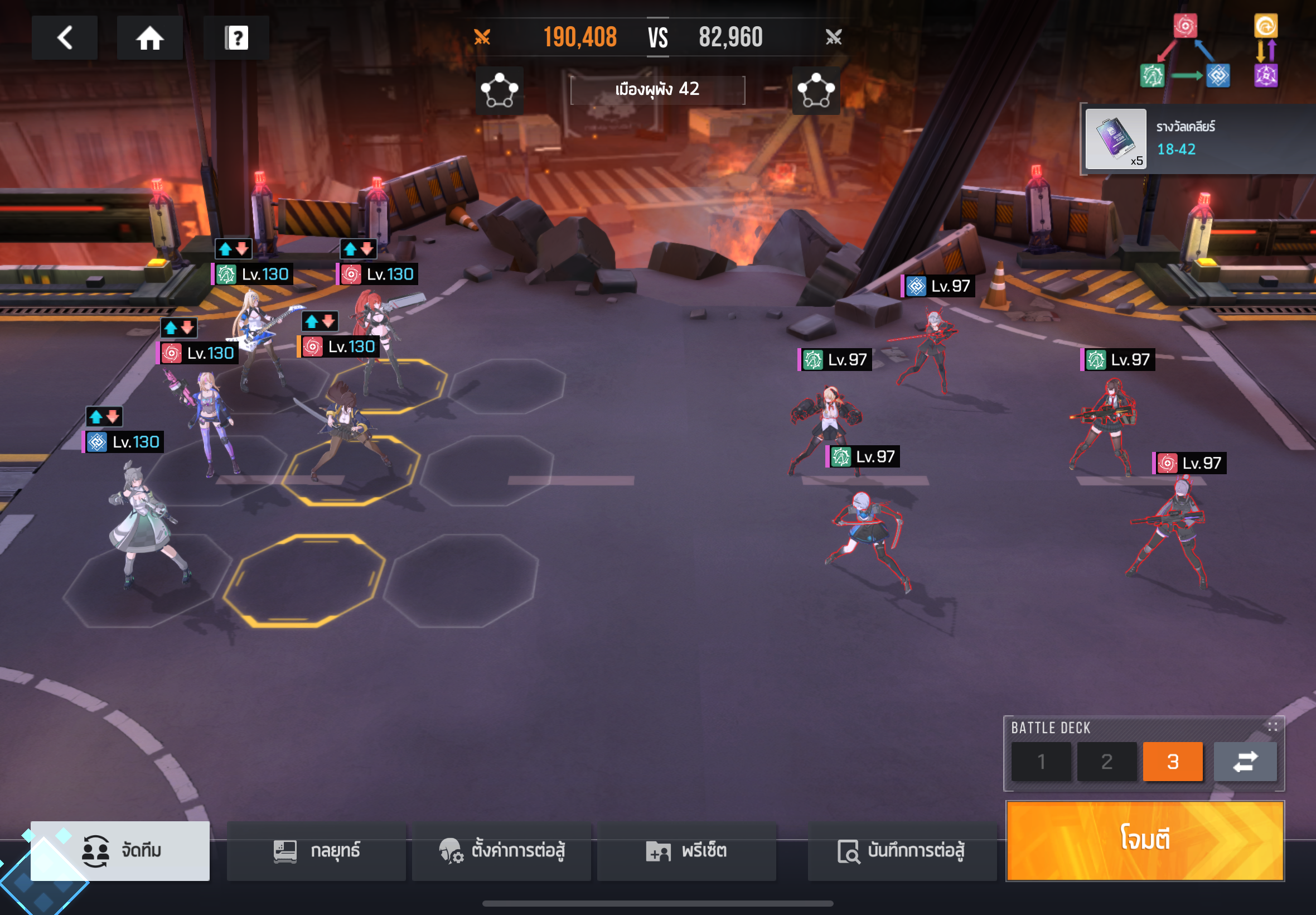Click the battle deck swap arrows button
Screen dimensions: 1316x915
(x=1245, y=762)
